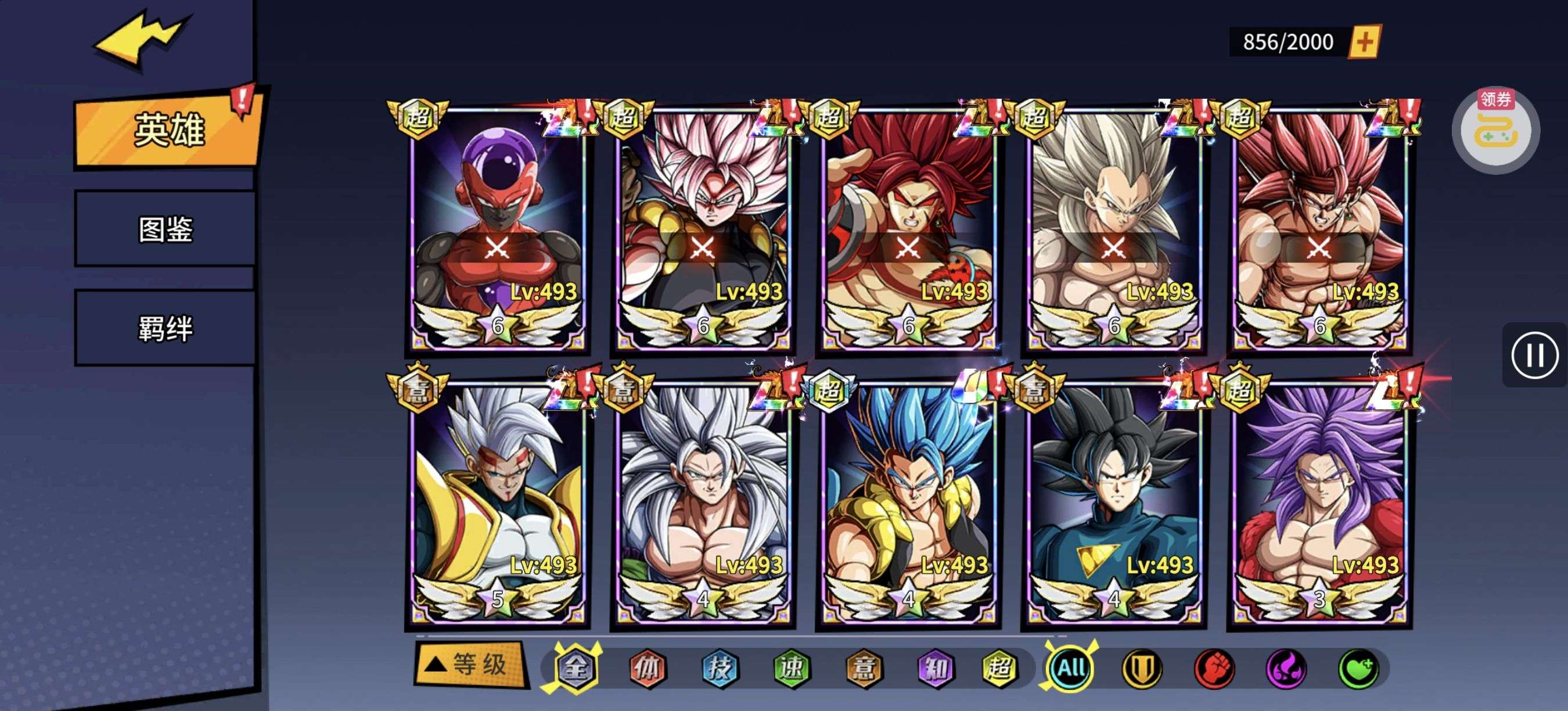Go back with the lightning arrow
The width and height of the screenshot is (1568, 711).
click(x=141, y=38)
